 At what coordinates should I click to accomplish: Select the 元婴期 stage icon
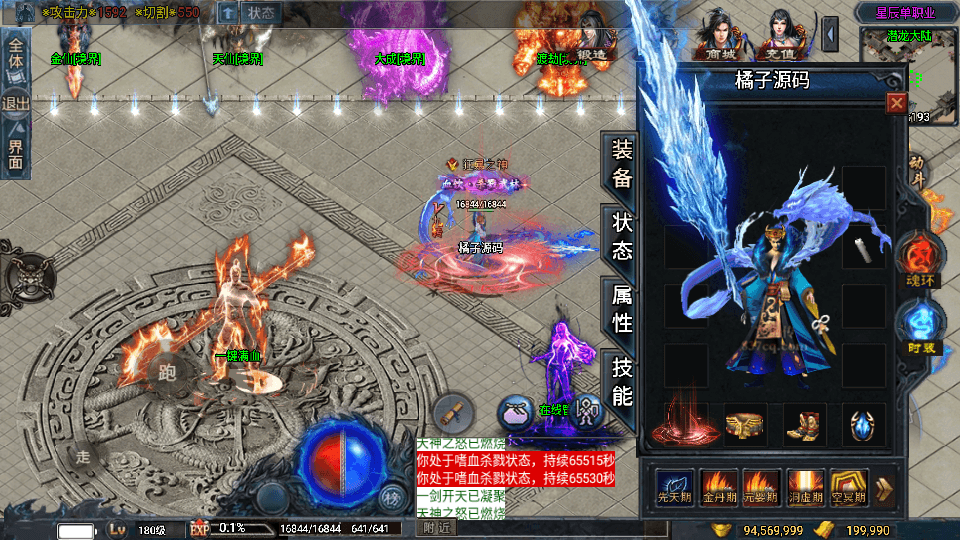[763, 487]
